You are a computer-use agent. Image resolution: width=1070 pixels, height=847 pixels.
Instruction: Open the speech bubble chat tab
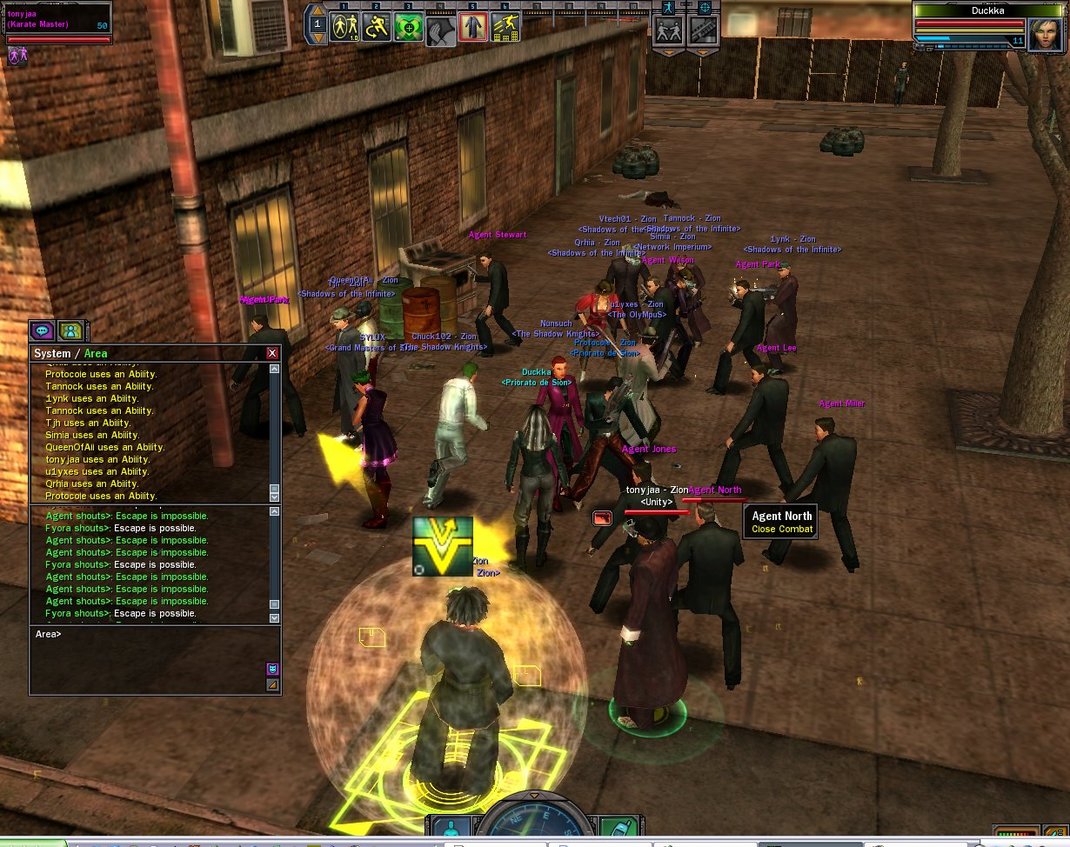tap(42, 330)
